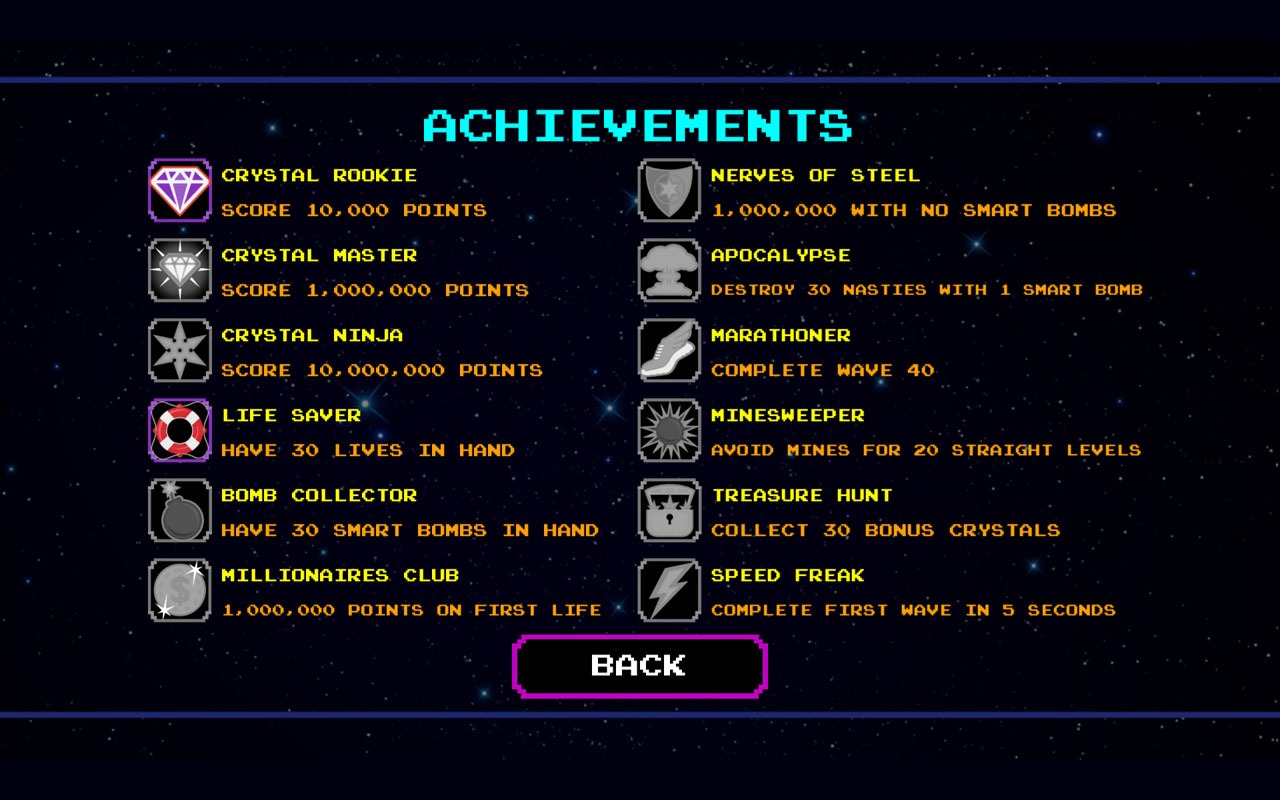Select the Marathoner achievement name
1280x800 pixels.
pos(781,335)
